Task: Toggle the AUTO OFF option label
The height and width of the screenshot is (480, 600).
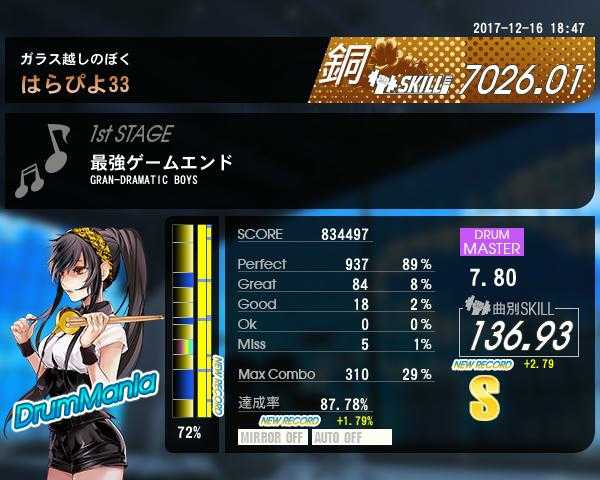Action: click(351, 437)
